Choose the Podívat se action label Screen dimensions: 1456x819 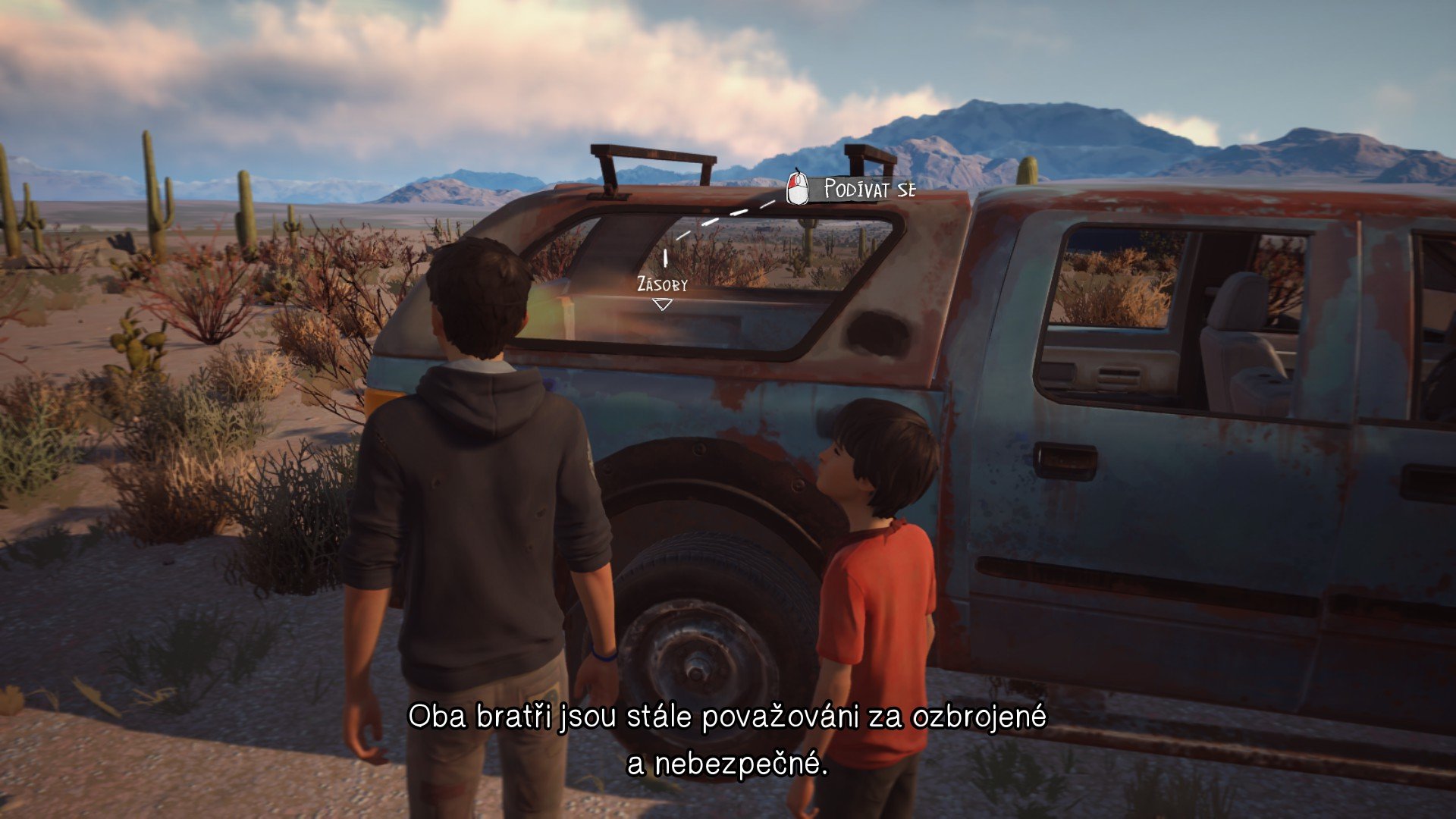(x=868, y=189)
